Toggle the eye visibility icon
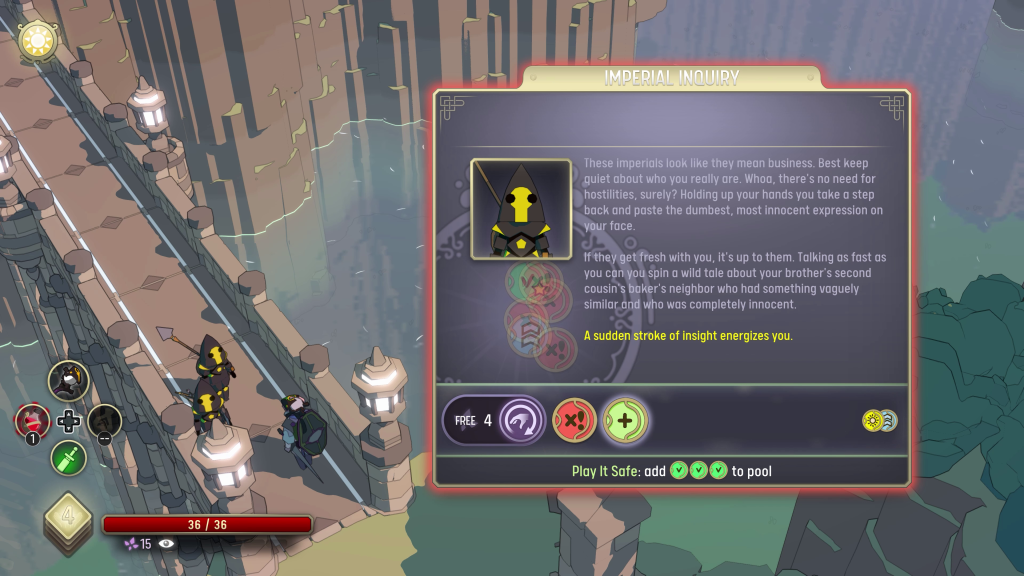Viewport: 1024px width, 576px height. [166, 543]
